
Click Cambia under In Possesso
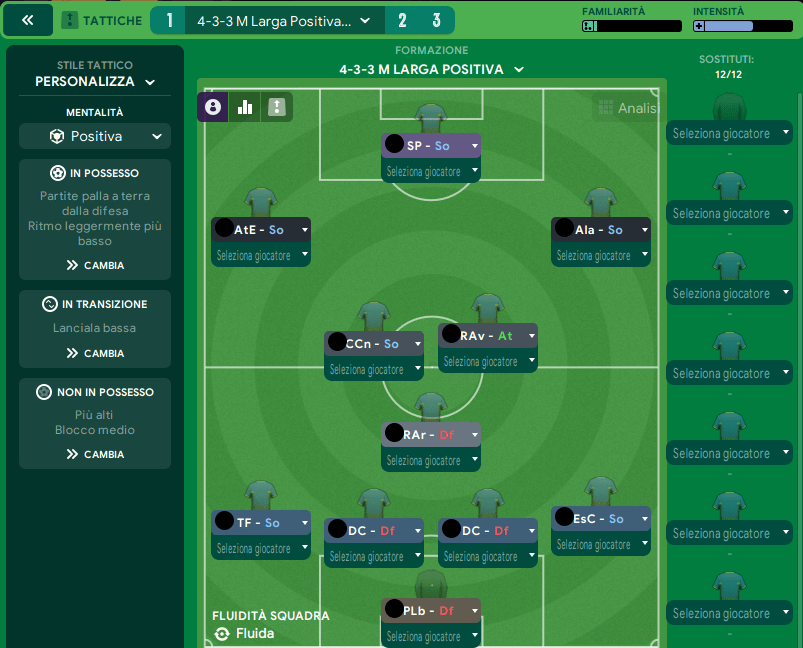point(95,266)
